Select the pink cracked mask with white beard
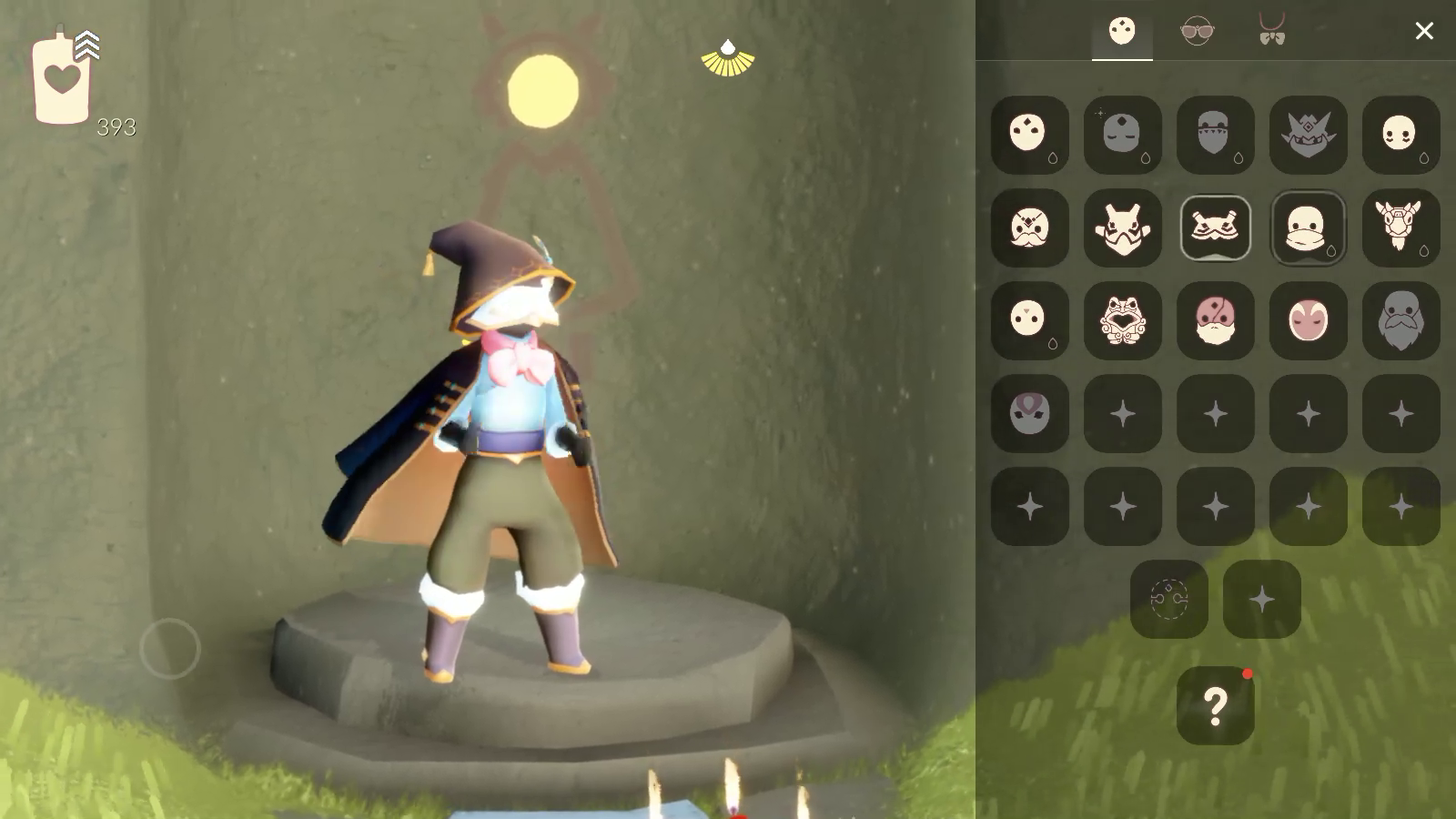Image resolution: width=1456 pixels, height=819 pixels. pos(1215,320)
